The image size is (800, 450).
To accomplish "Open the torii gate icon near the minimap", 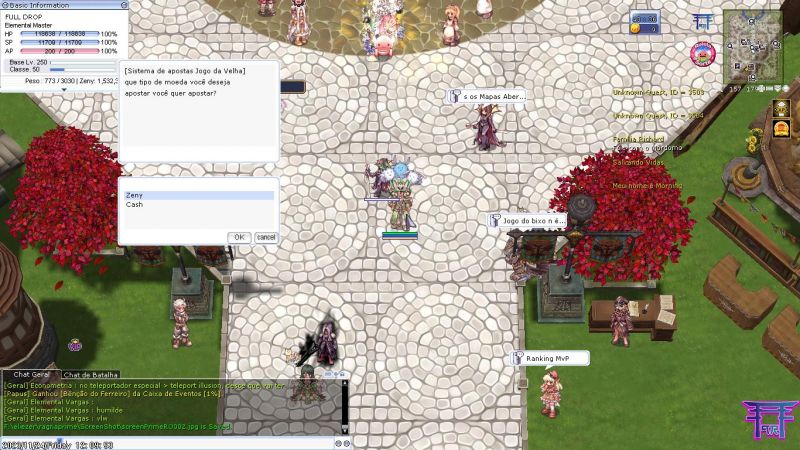I will 703,21.
